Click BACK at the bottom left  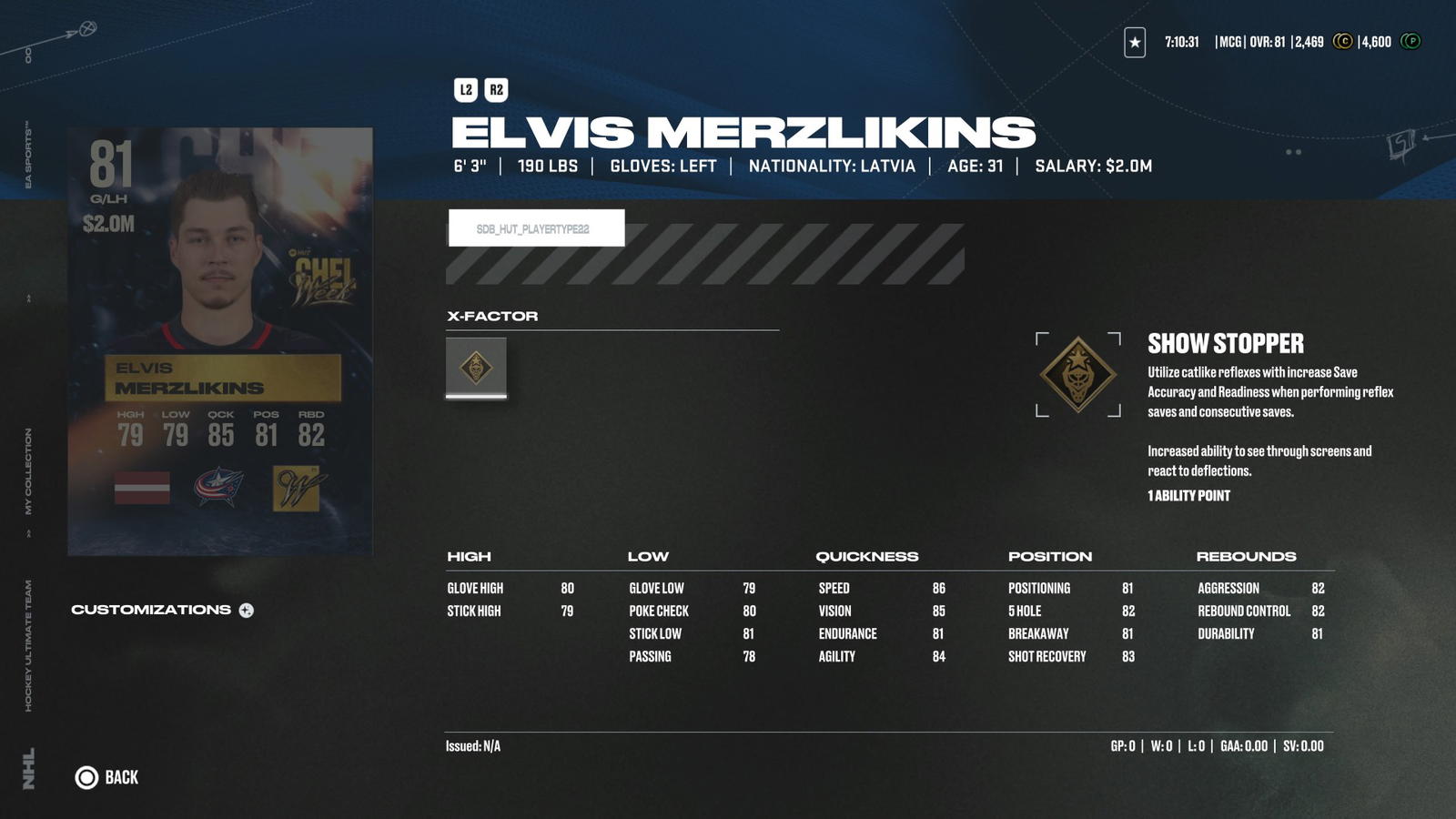[121, 777]
